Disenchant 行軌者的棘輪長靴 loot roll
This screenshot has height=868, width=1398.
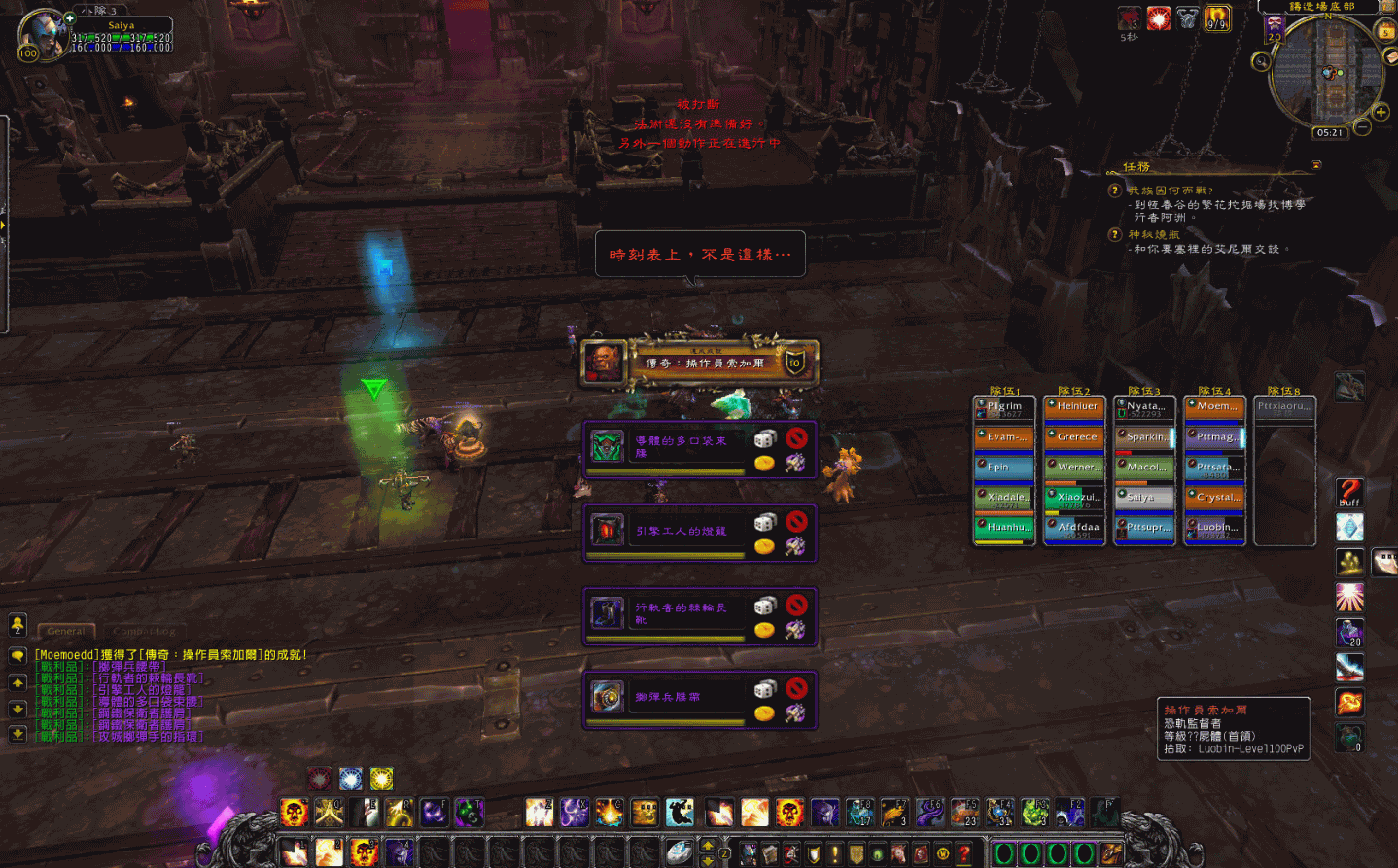(796, 630)
